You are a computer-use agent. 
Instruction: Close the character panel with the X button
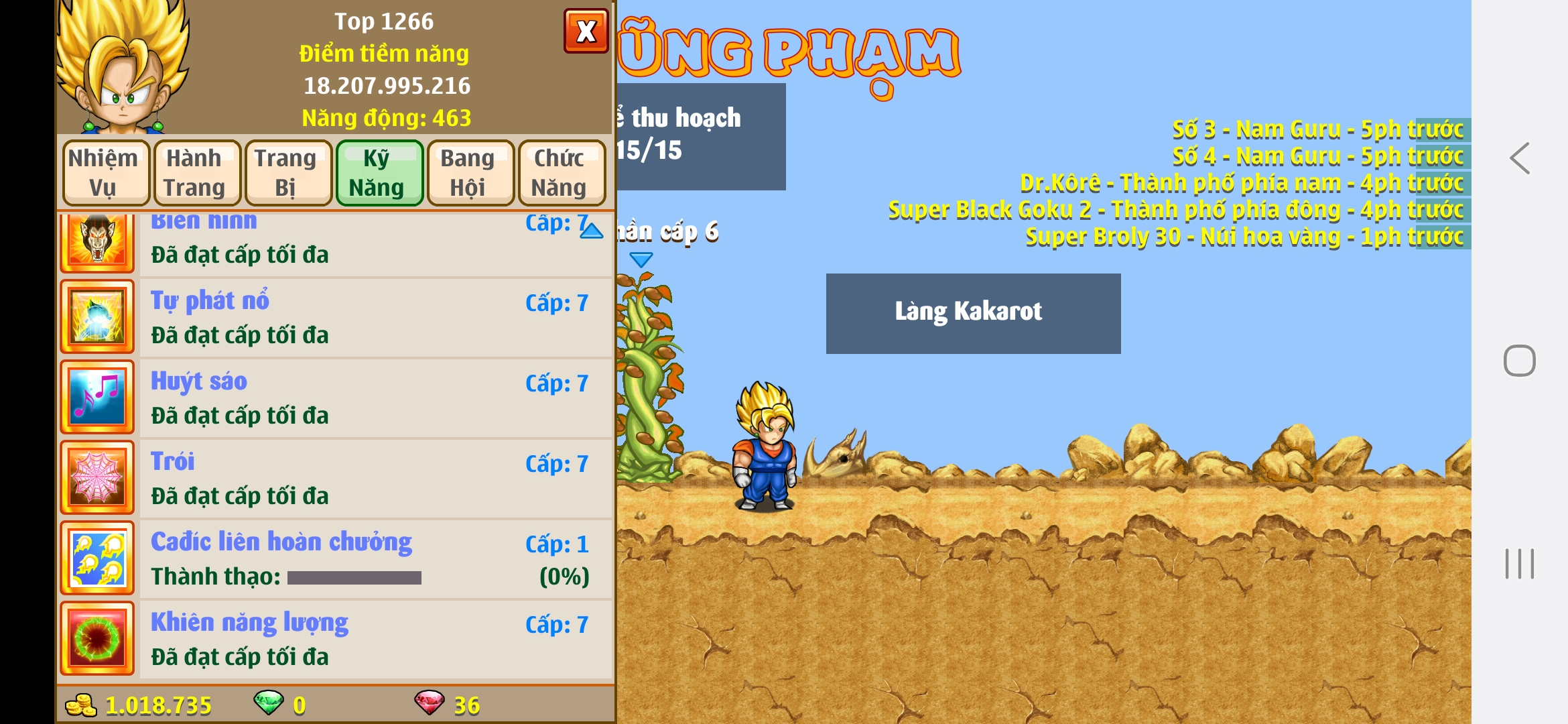click(586, 31)
